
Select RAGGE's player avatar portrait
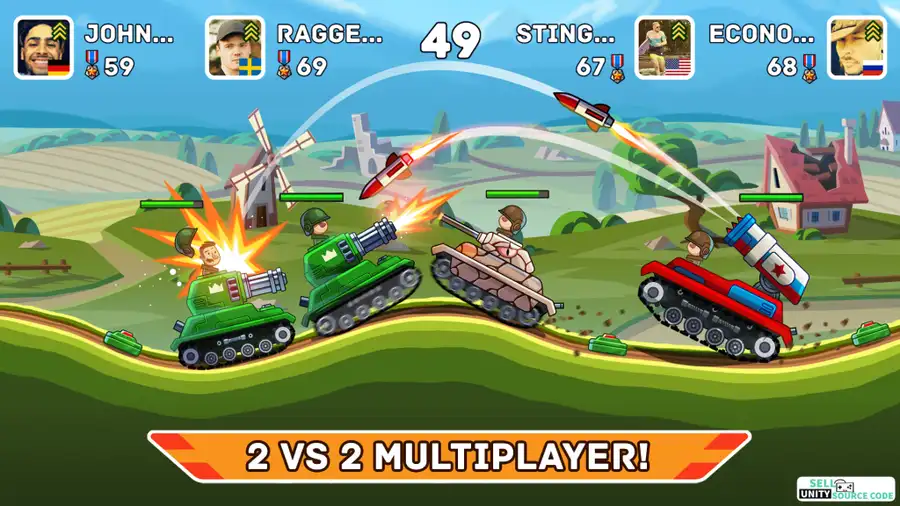[x=236, y=48]
